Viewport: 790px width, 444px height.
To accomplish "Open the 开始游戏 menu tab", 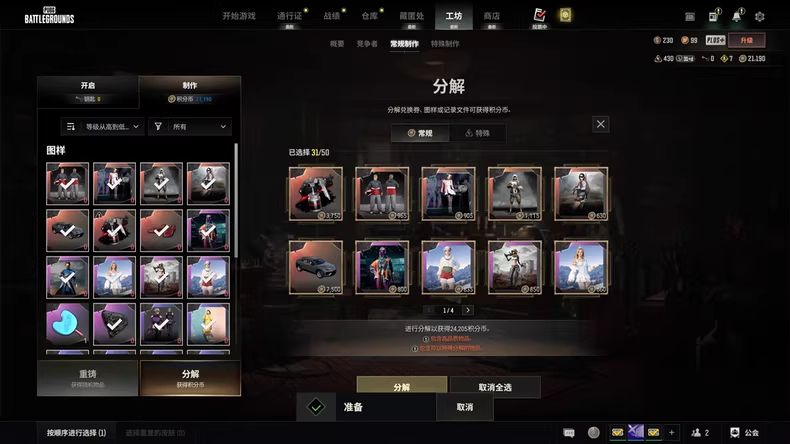I will 239,16.
